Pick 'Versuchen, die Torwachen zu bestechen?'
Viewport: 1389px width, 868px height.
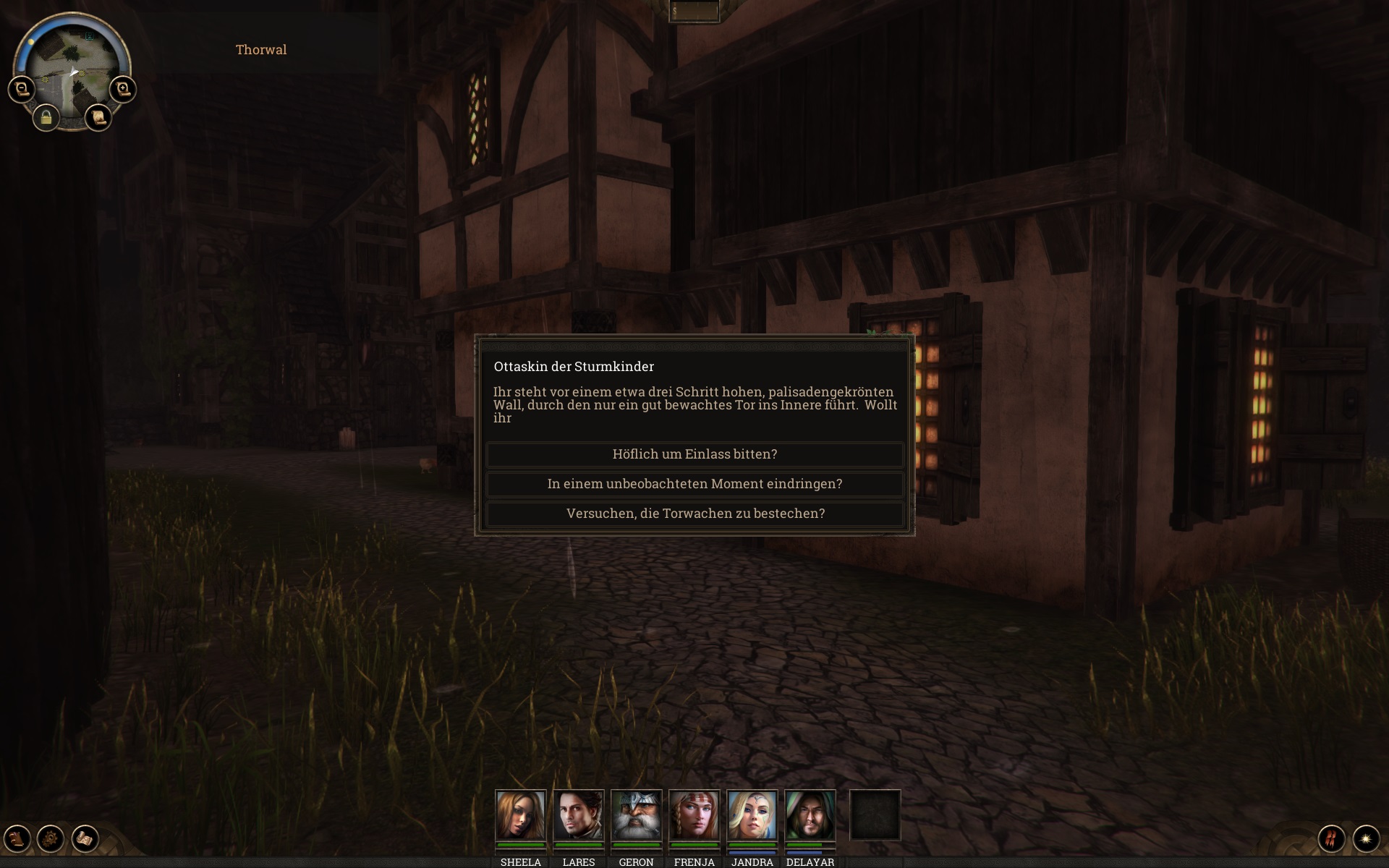point(694,514)
